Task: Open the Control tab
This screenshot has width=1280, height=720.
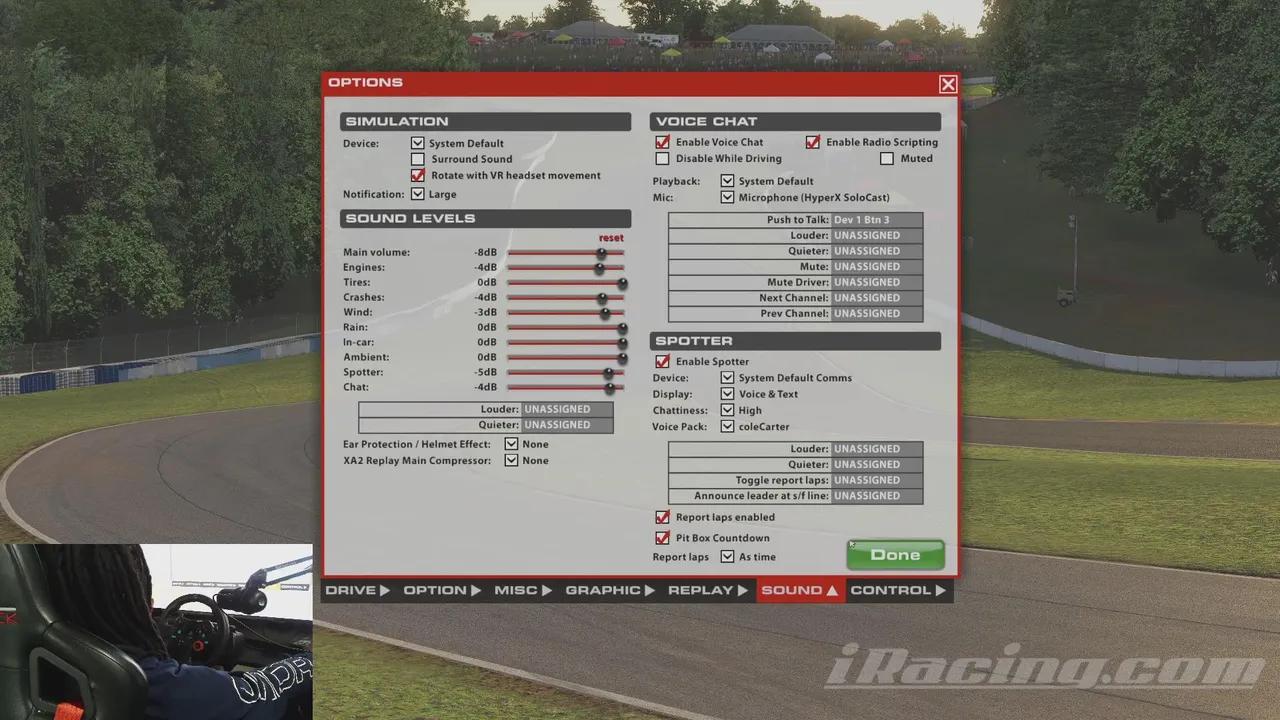Action: coord(897,590)
